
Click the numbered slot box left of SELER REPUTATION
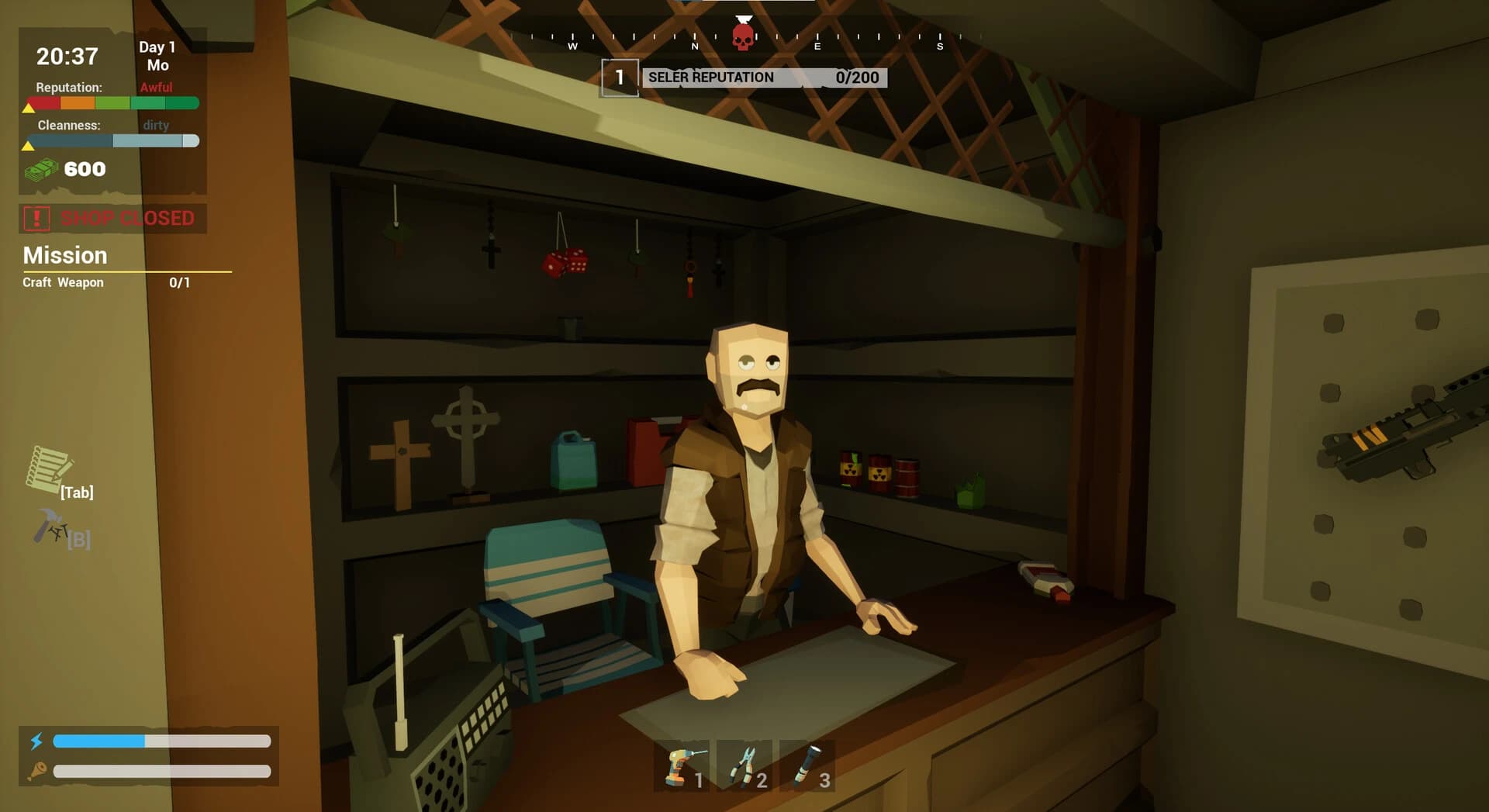tap(619, 77)
